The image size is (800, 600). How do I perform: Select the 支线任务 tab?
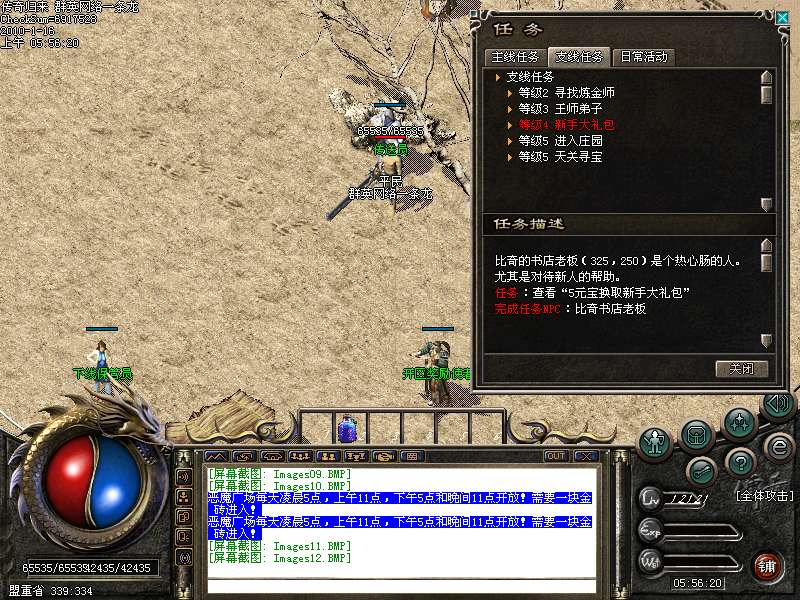[579, 57]
